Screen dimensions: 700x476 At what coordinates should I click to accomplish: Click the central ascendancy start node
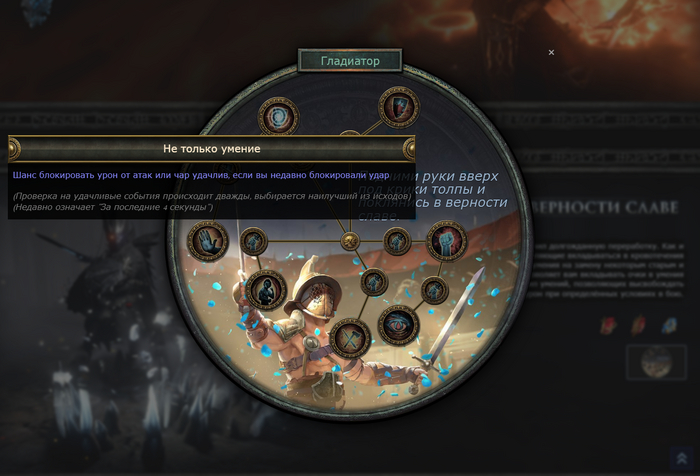[350, 241]
